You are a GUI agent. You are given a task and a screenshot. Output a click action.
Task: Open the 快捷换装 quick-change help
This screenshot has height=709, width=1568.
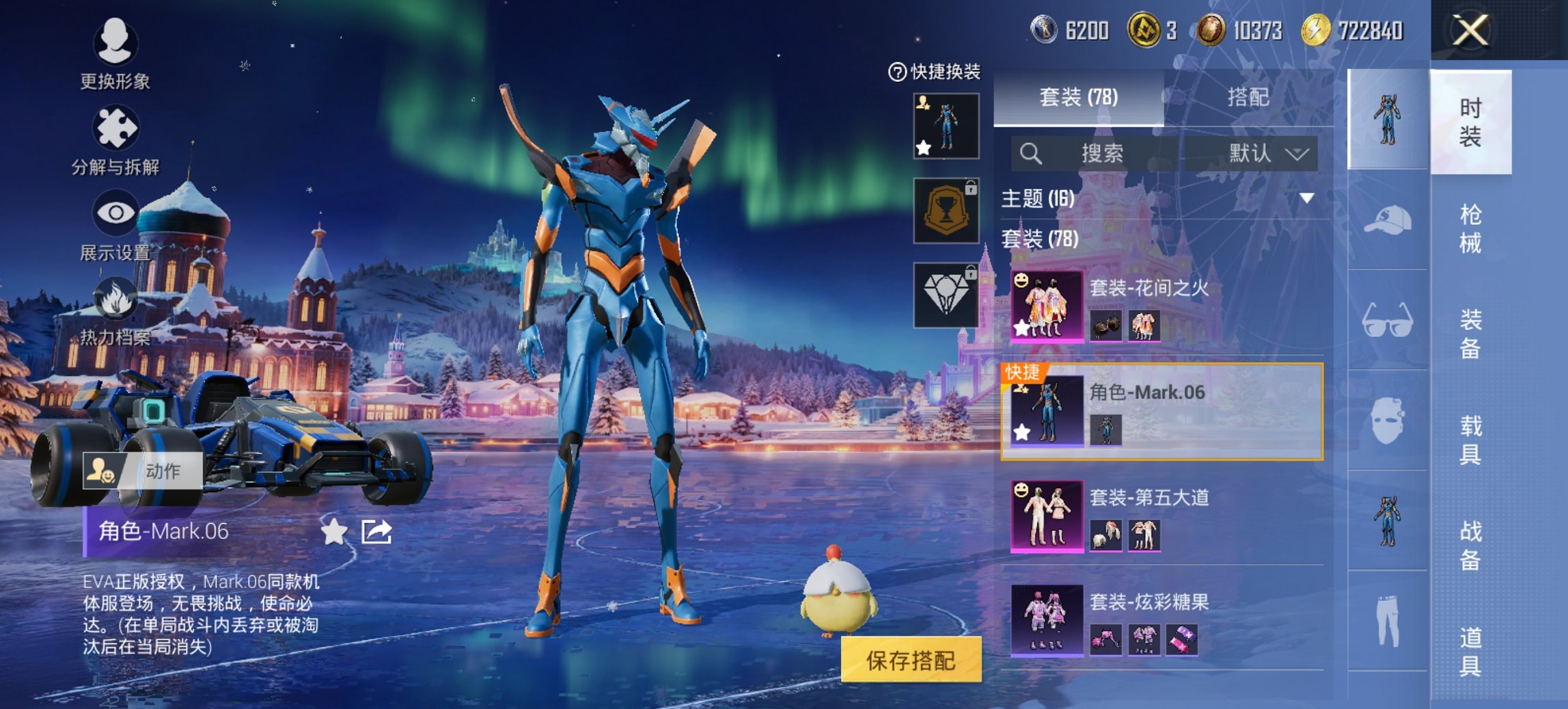(896, 72)
